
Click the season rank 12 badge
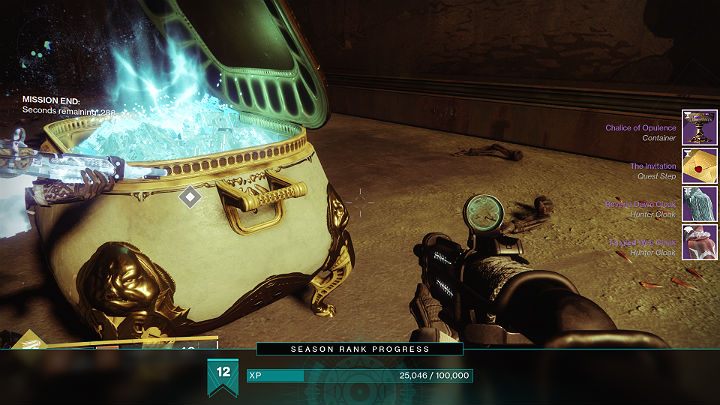coord(223,375)
